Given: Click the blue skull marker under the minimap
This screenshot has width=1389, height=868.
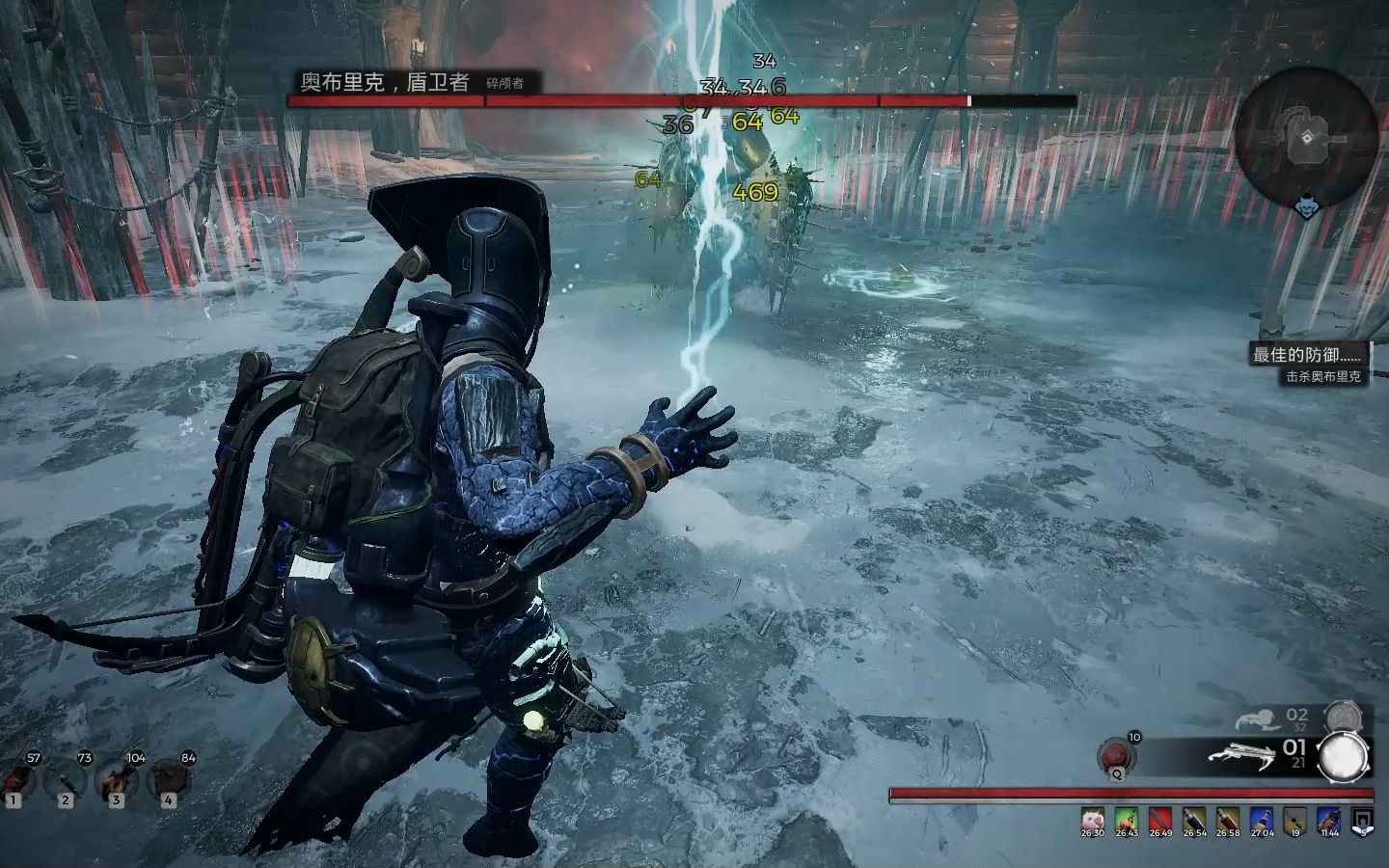Looking at the screenshot, I should 1305,205.
